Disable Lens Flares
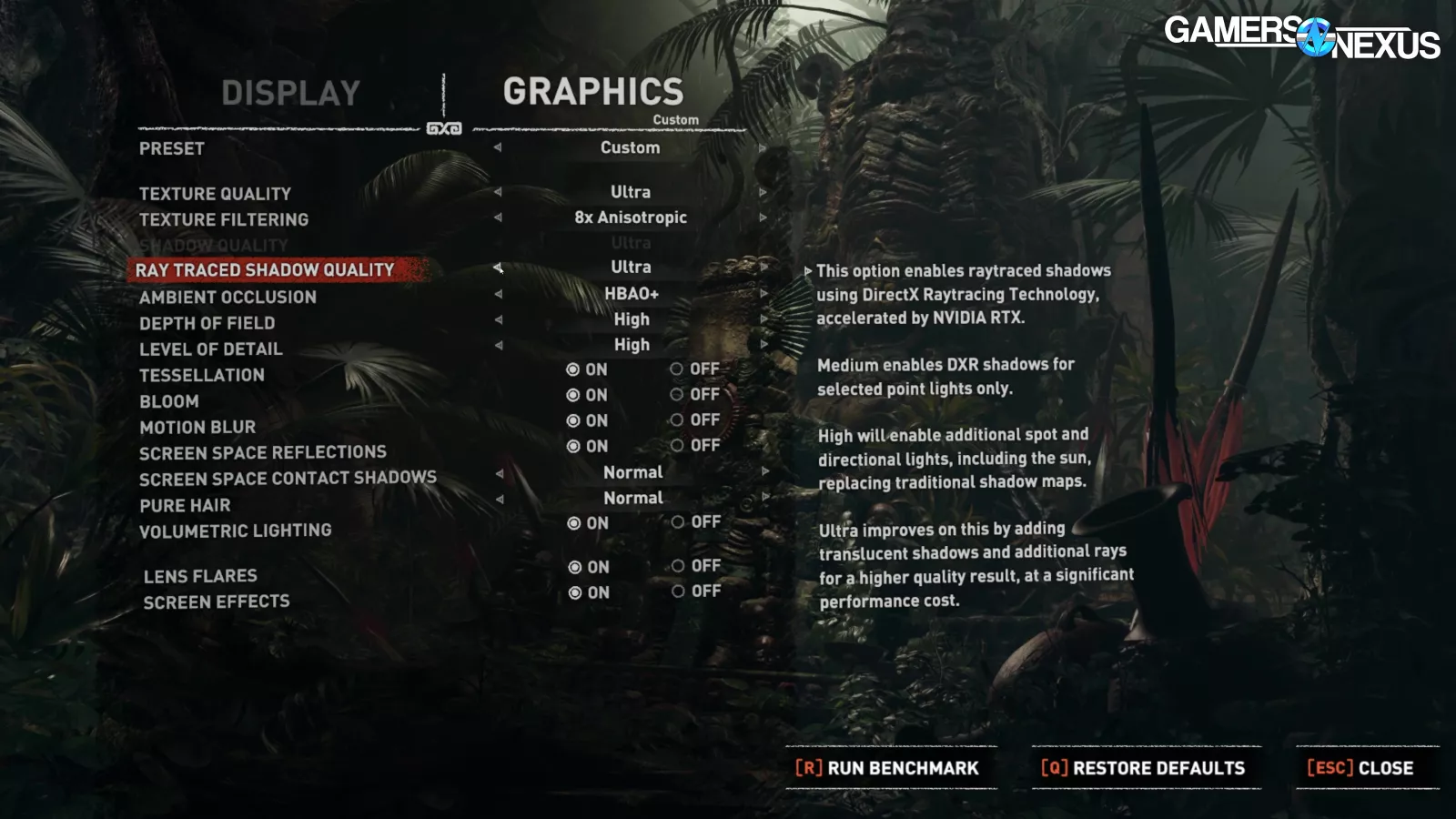Screen dimensions: 1456x819 coord(678,566)
